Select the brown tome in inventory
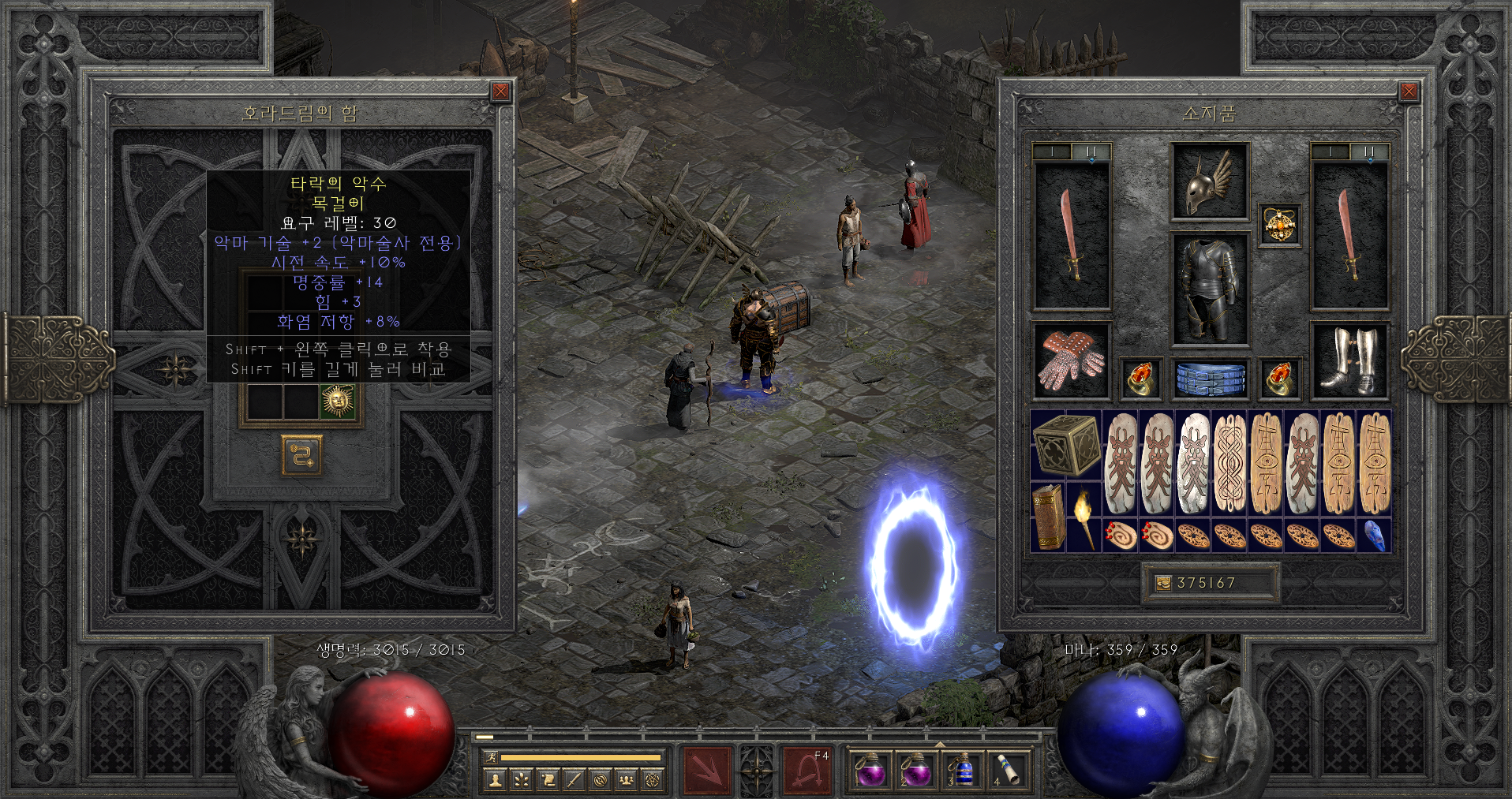Screen dimensions: 1512x799 tap(1048, 517)
